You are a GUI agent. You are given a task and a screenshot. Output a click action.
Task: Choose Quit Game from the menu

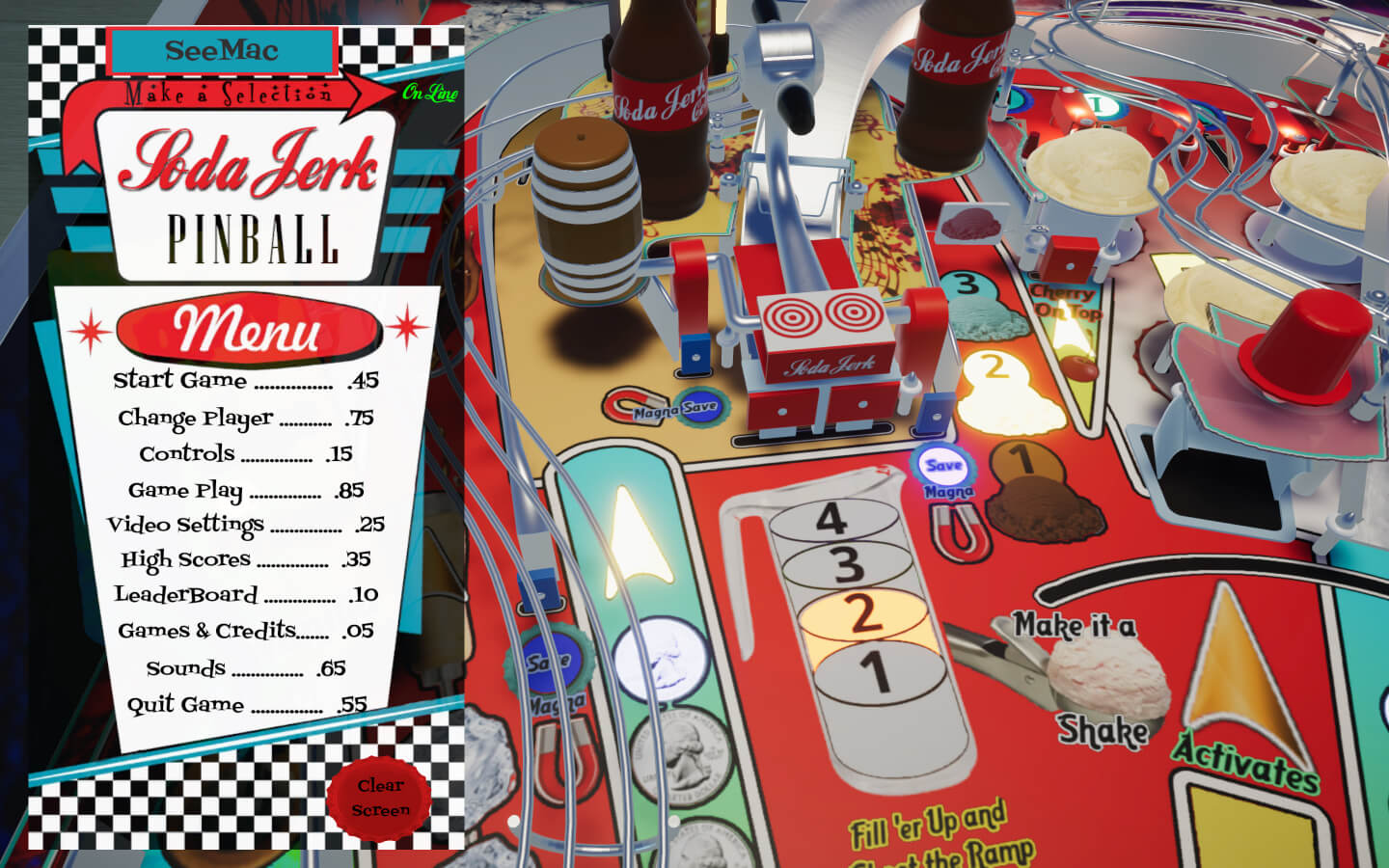pyautogui.click(x=245, y=704)
